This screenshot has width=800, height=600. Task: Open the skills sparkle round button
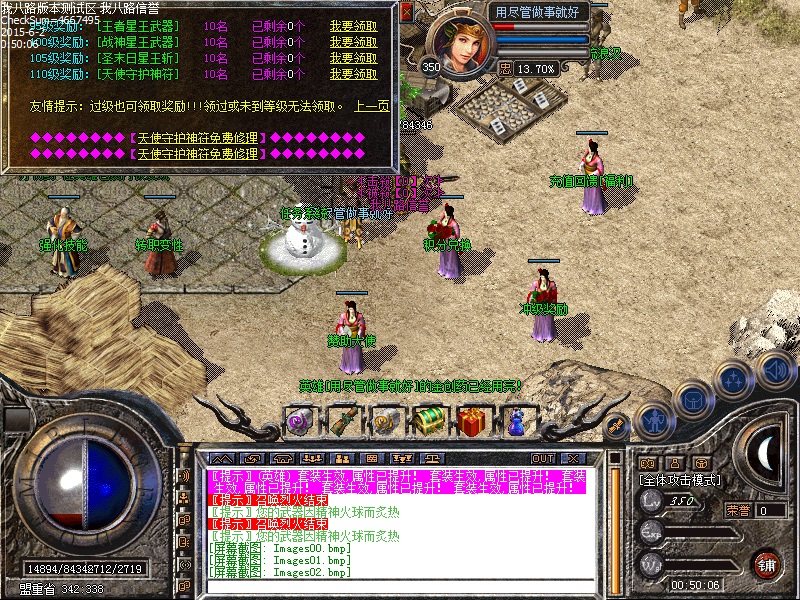point(735,379)
